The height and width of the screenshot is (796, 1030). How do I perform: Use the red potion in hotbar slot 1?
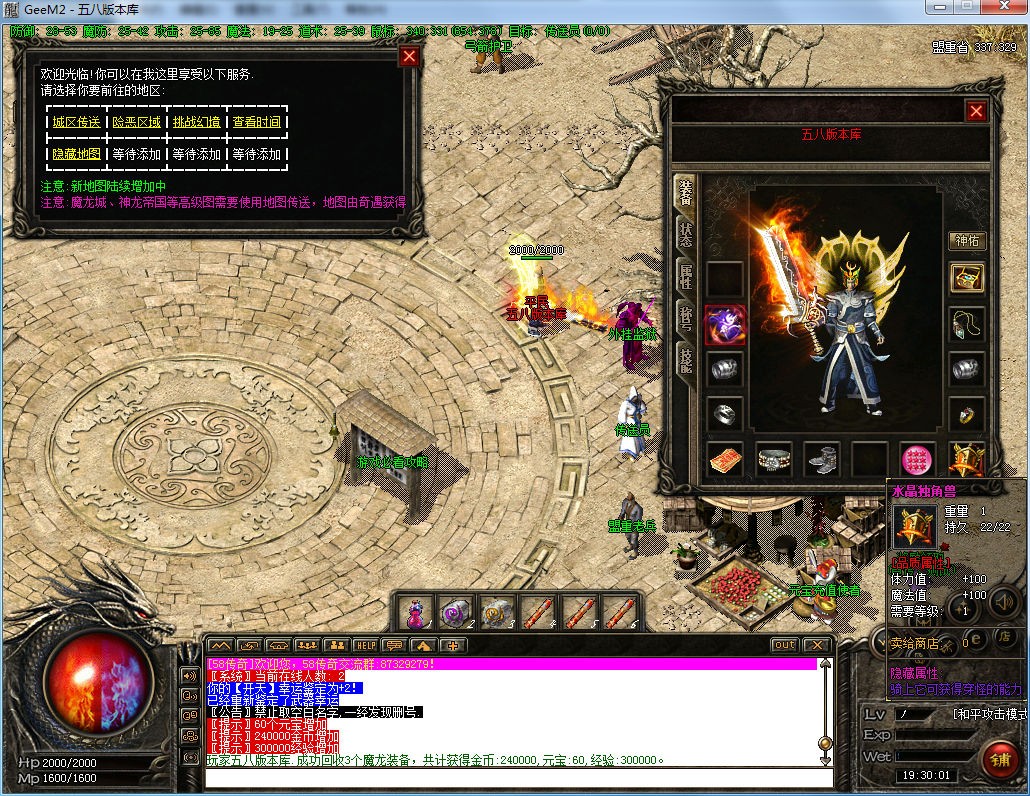point(416,611)
